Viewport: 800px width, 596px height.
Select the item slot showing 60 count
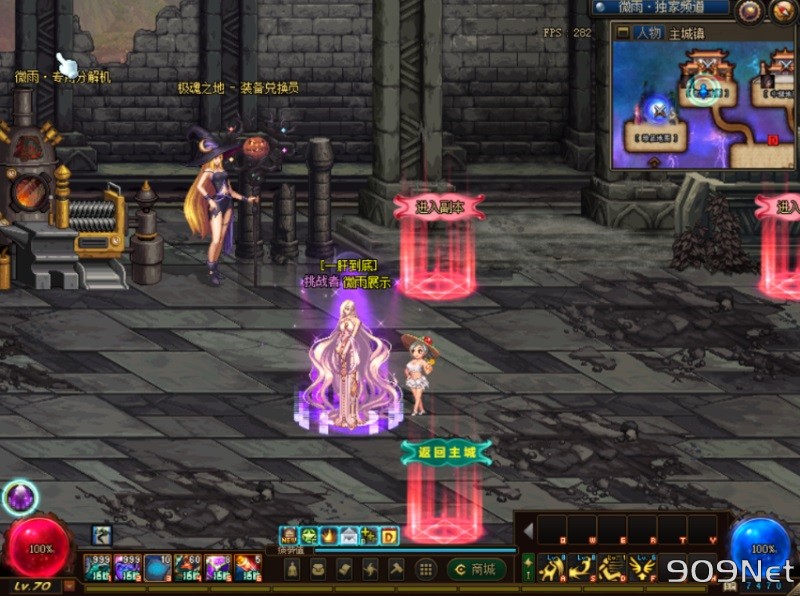pyautogui.click(x=188, y=568)
